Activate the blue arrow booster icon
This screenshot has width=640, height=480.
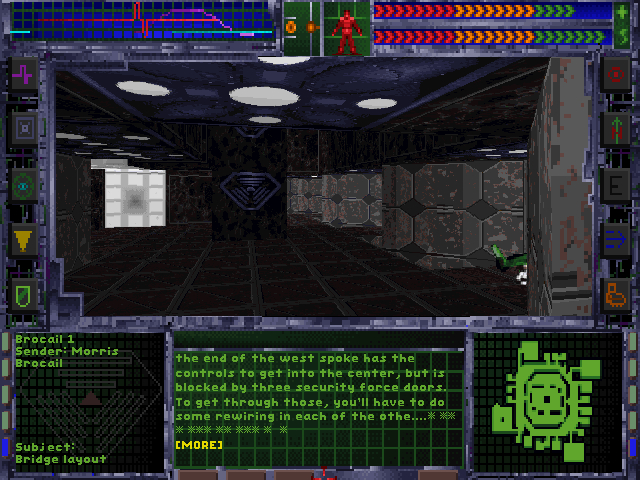(615, 239)
